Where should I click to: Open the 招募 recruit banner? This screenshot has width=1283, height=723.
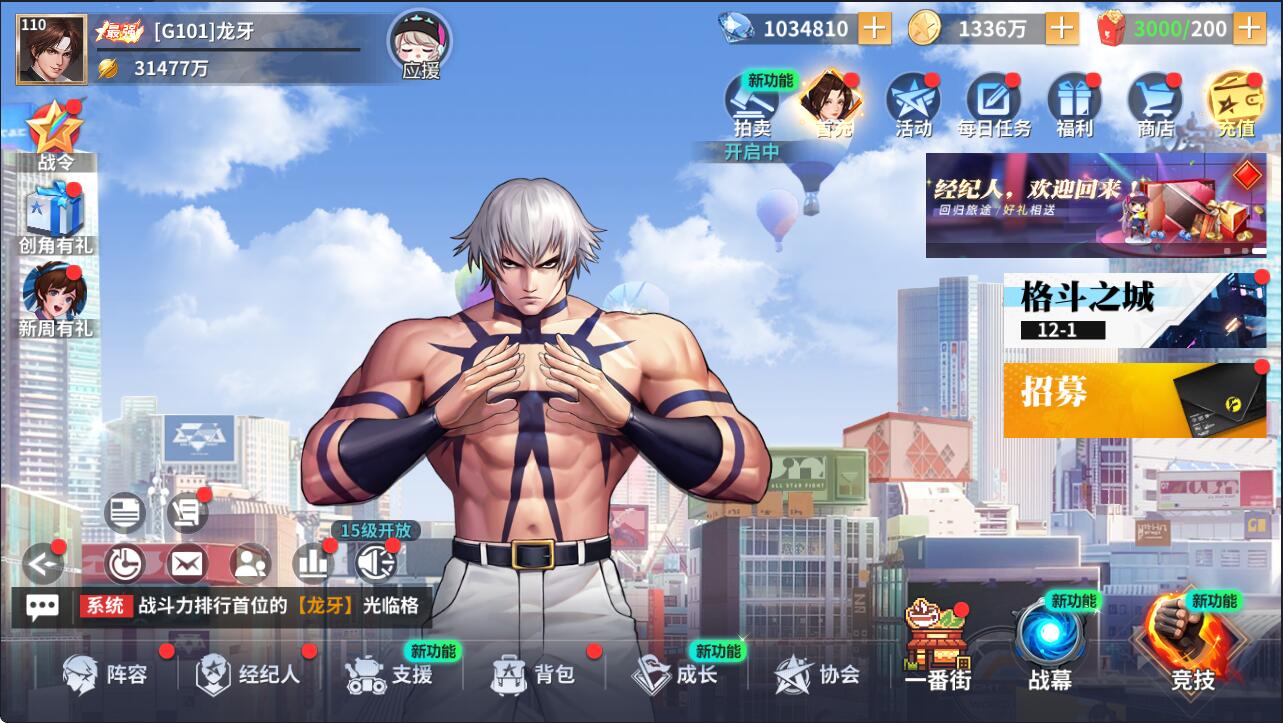[x=1134, y=399]
